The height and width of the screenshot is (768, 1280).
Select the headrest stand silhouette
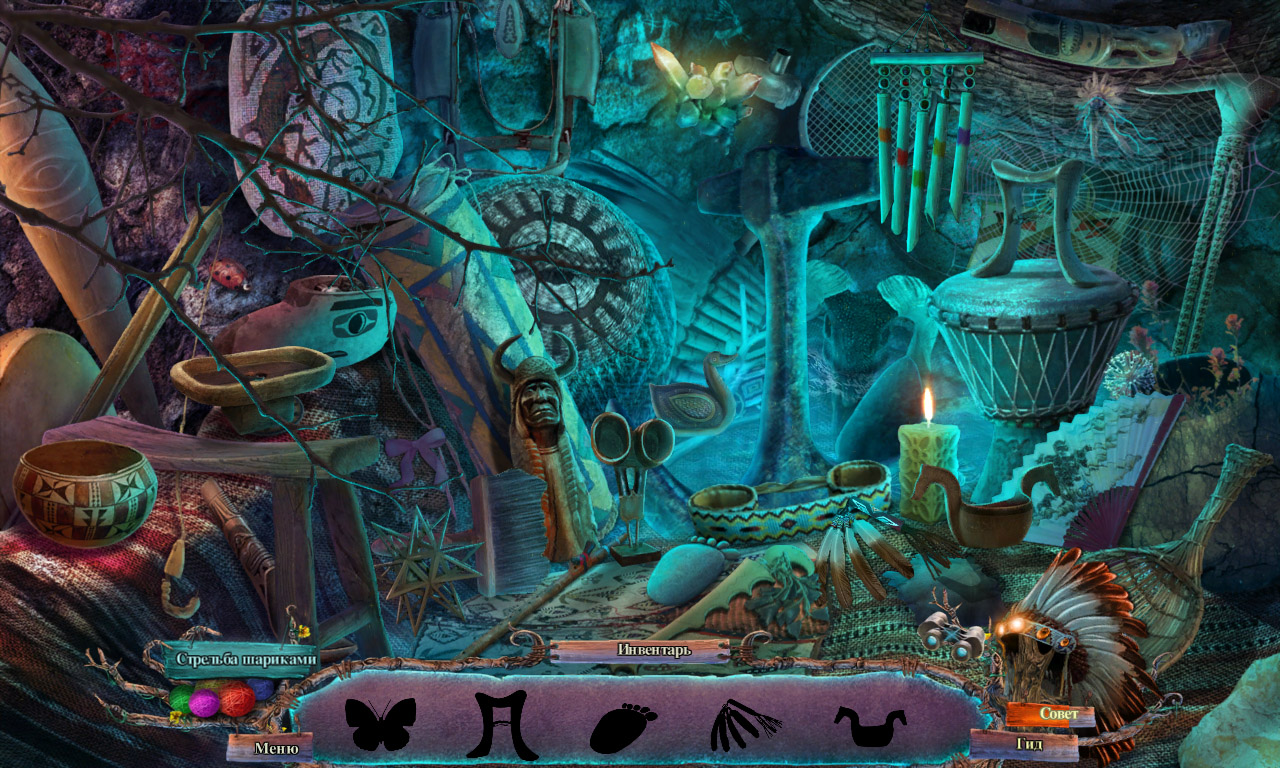pos(502,723)
